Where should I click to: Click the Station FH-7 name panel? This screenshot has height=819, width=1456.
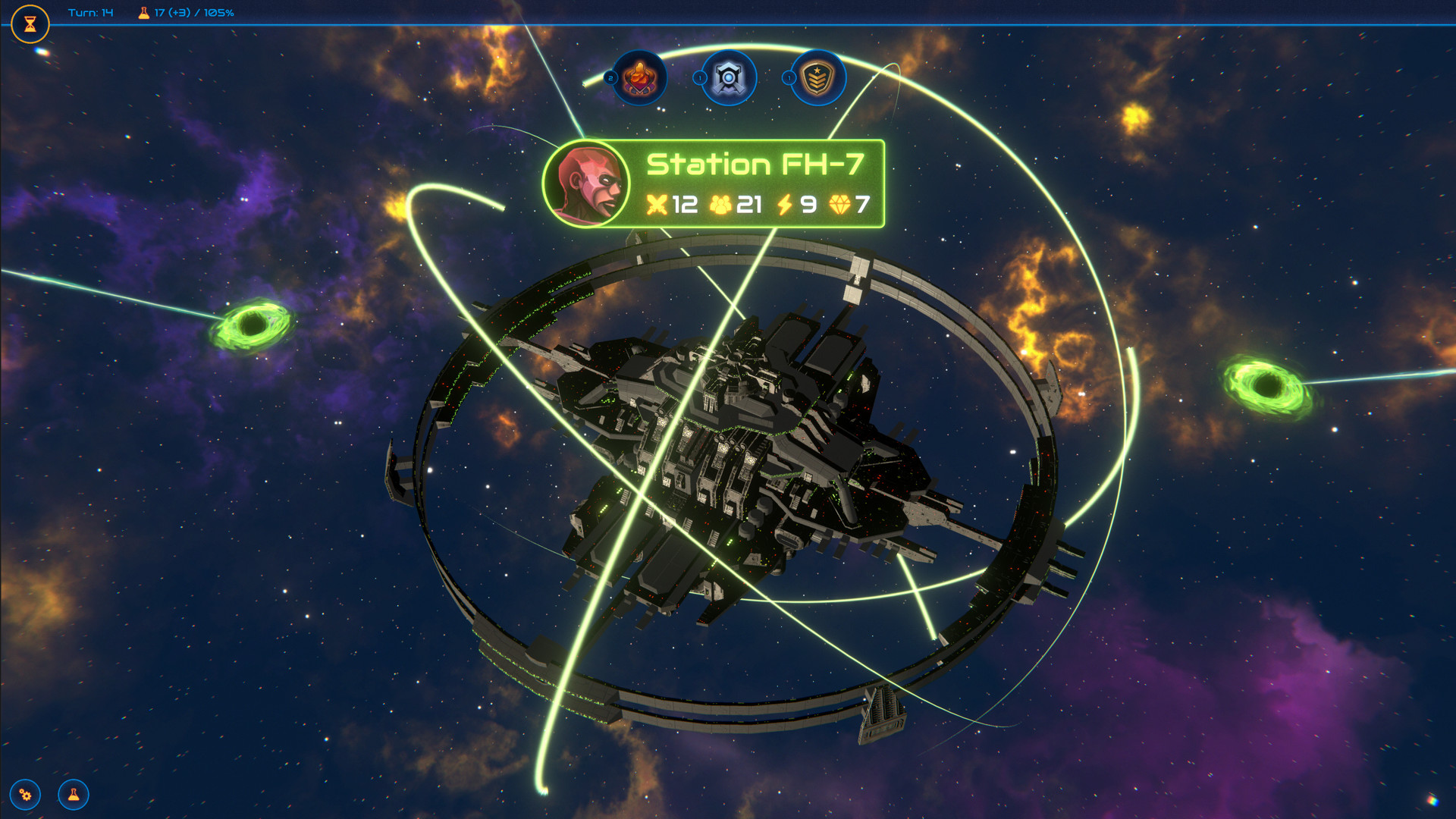755,165
